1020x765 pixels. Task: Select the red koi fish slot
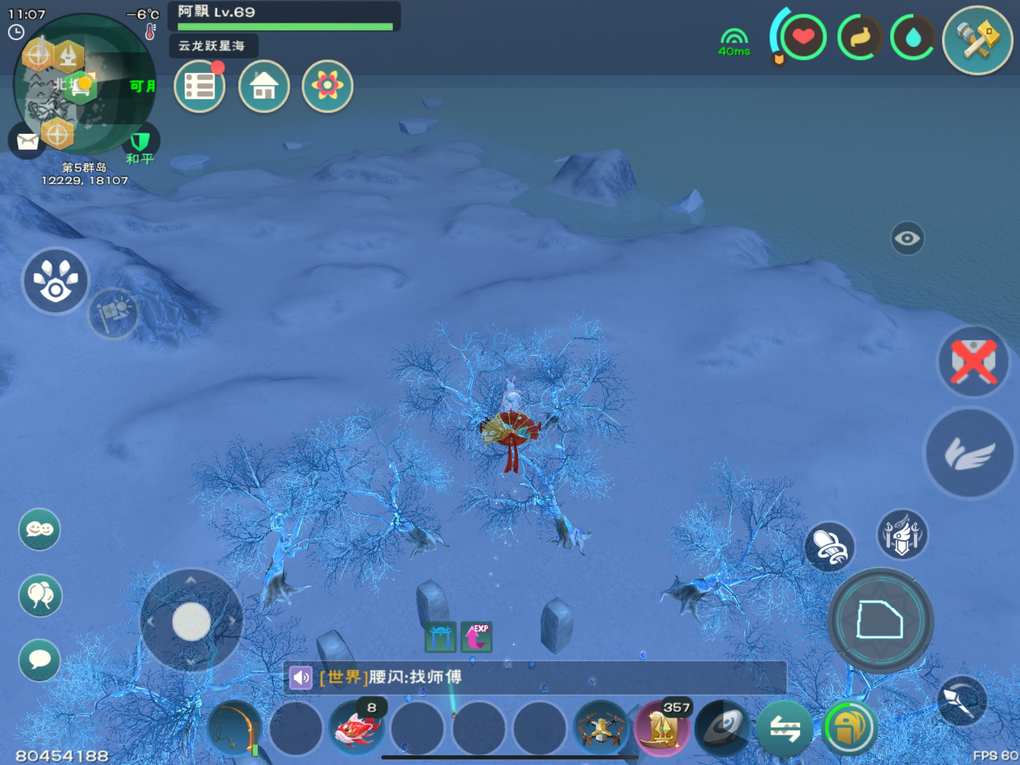click(358, 728)
